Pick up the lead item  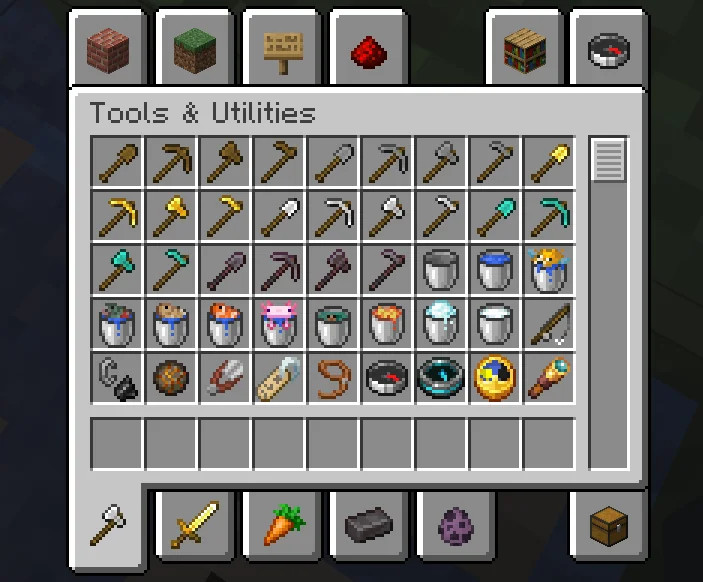pos(334,377)
